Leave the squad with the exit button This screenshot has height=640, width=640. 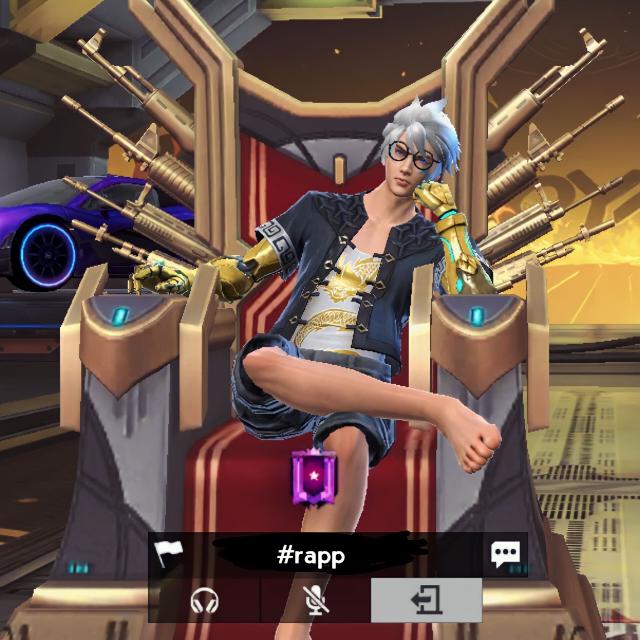point(426,601)
